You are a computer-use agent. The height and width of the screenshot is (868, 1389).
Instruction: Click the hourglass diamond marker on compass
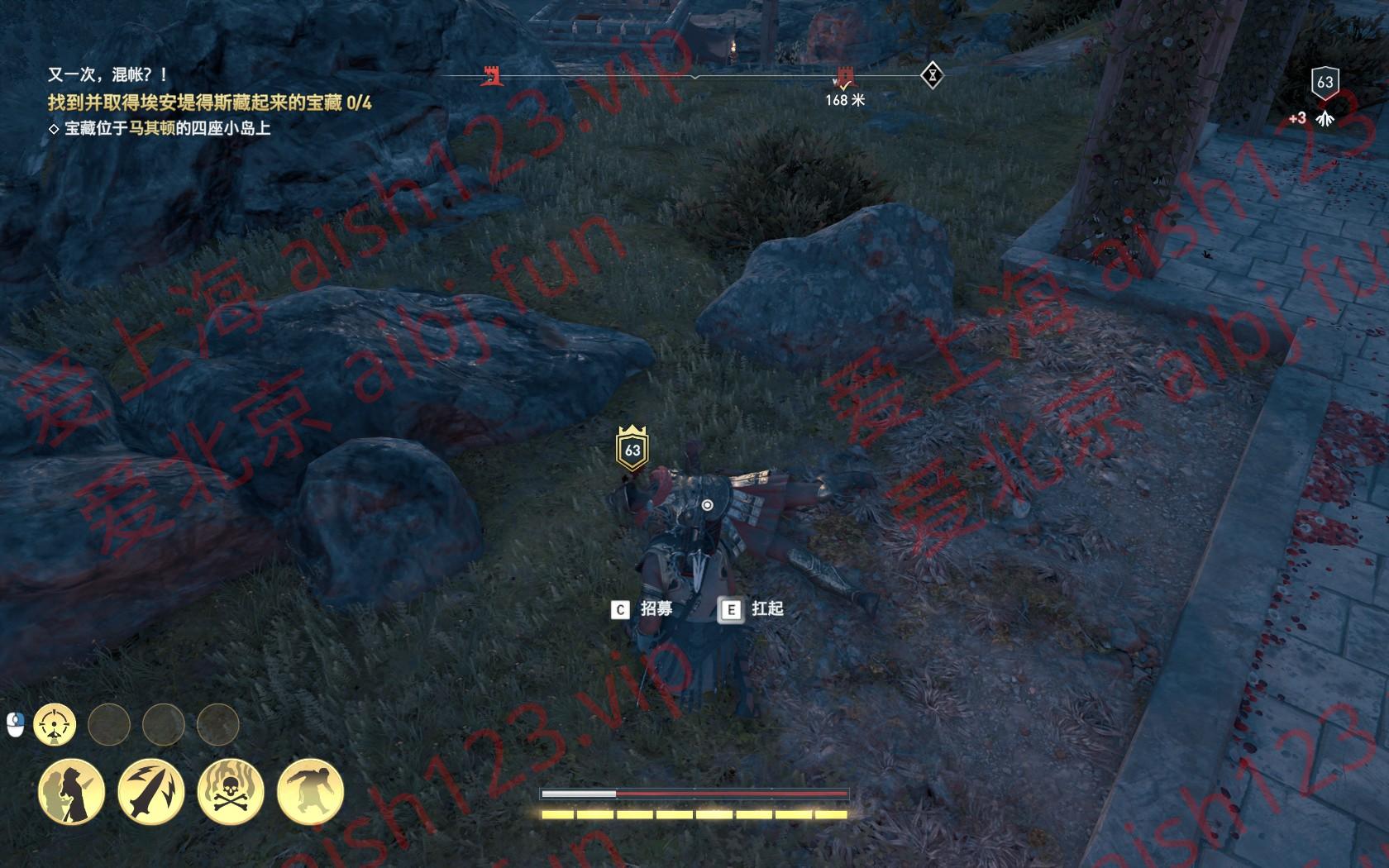(932, 76)
